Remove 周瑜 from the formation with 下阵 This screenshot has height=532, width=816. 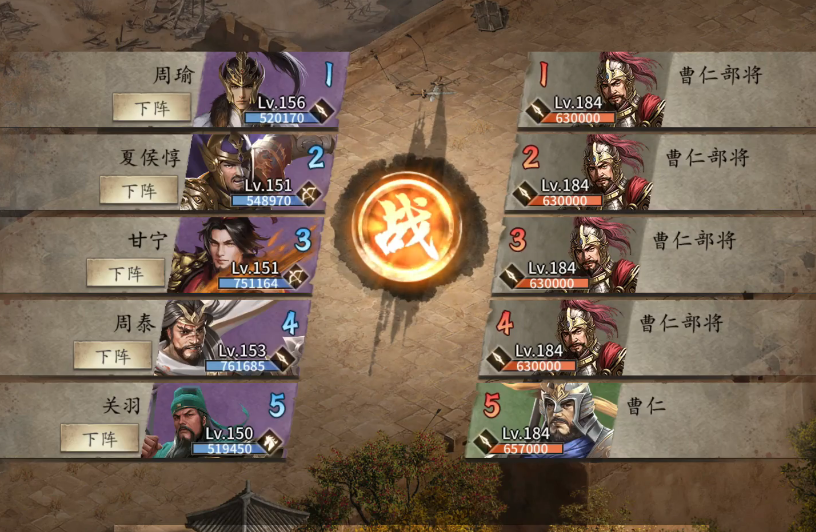pos(151,107)
